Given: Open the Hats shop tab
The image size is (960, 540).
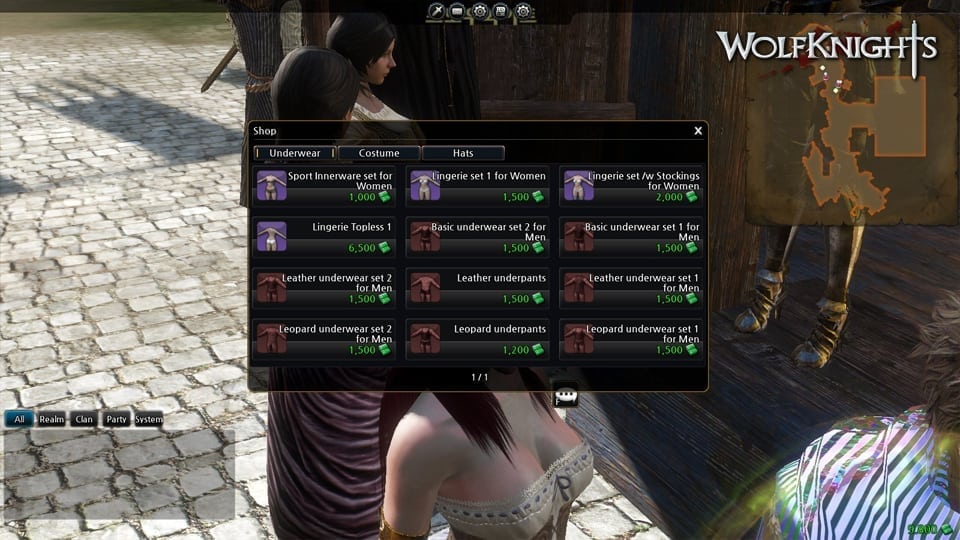Looking at the screenshot, I should (463, 153).
